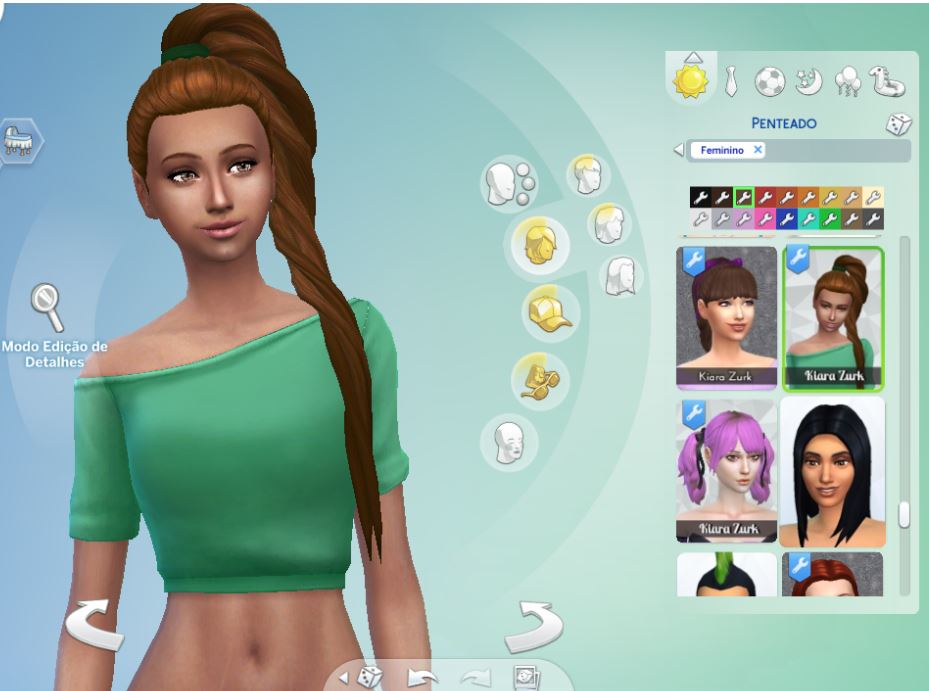Remove the Feminino filter tag

tap(758, 150)
